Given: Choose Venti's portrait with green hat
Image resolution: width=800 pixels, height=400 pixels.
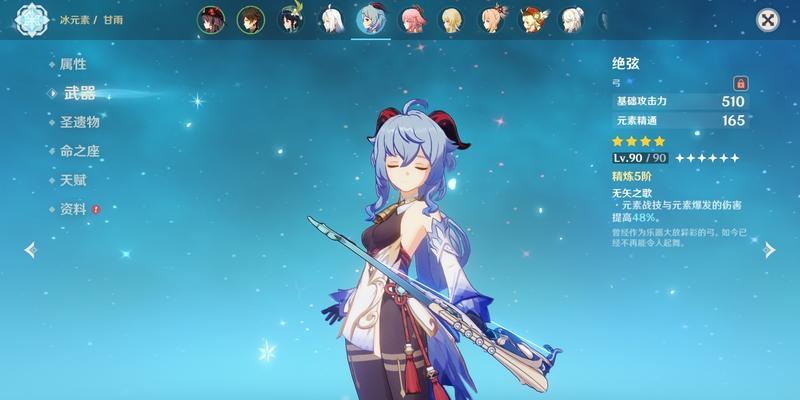Looking at the screenshot, I should (x=290, y=20).
